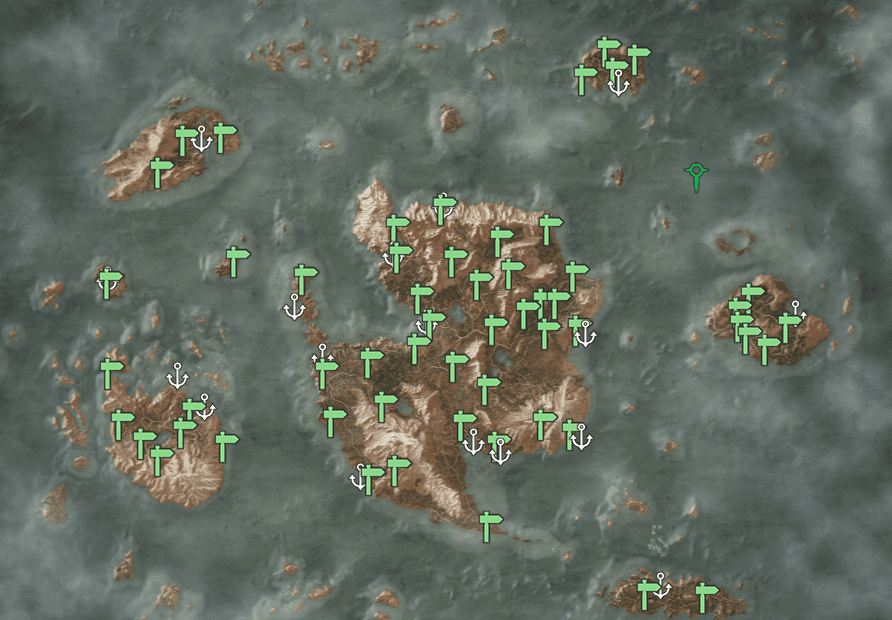Choose the standalone anchor off main island's northwest coast
This screenshot has height=620, width=892.
[x=294, y=307]
